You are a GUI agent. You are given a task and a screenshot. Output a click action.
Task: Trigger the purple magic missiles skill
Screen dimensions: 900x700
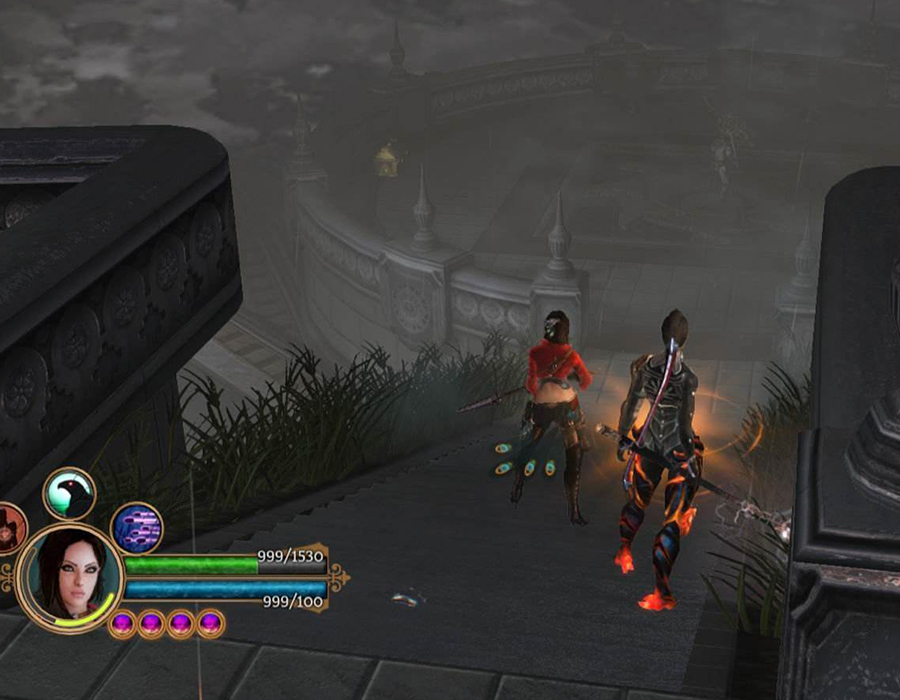136,527
